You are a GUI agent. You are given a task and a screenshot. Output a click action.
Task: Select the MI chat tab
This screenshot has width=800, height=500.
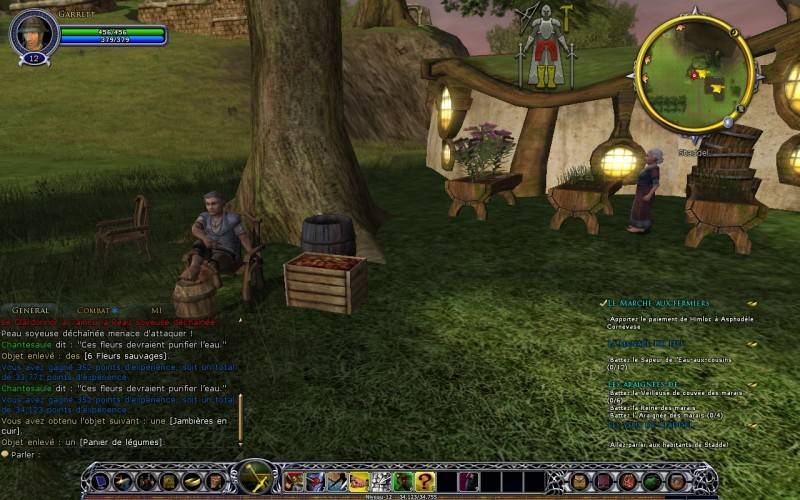[x=156, y=311]
